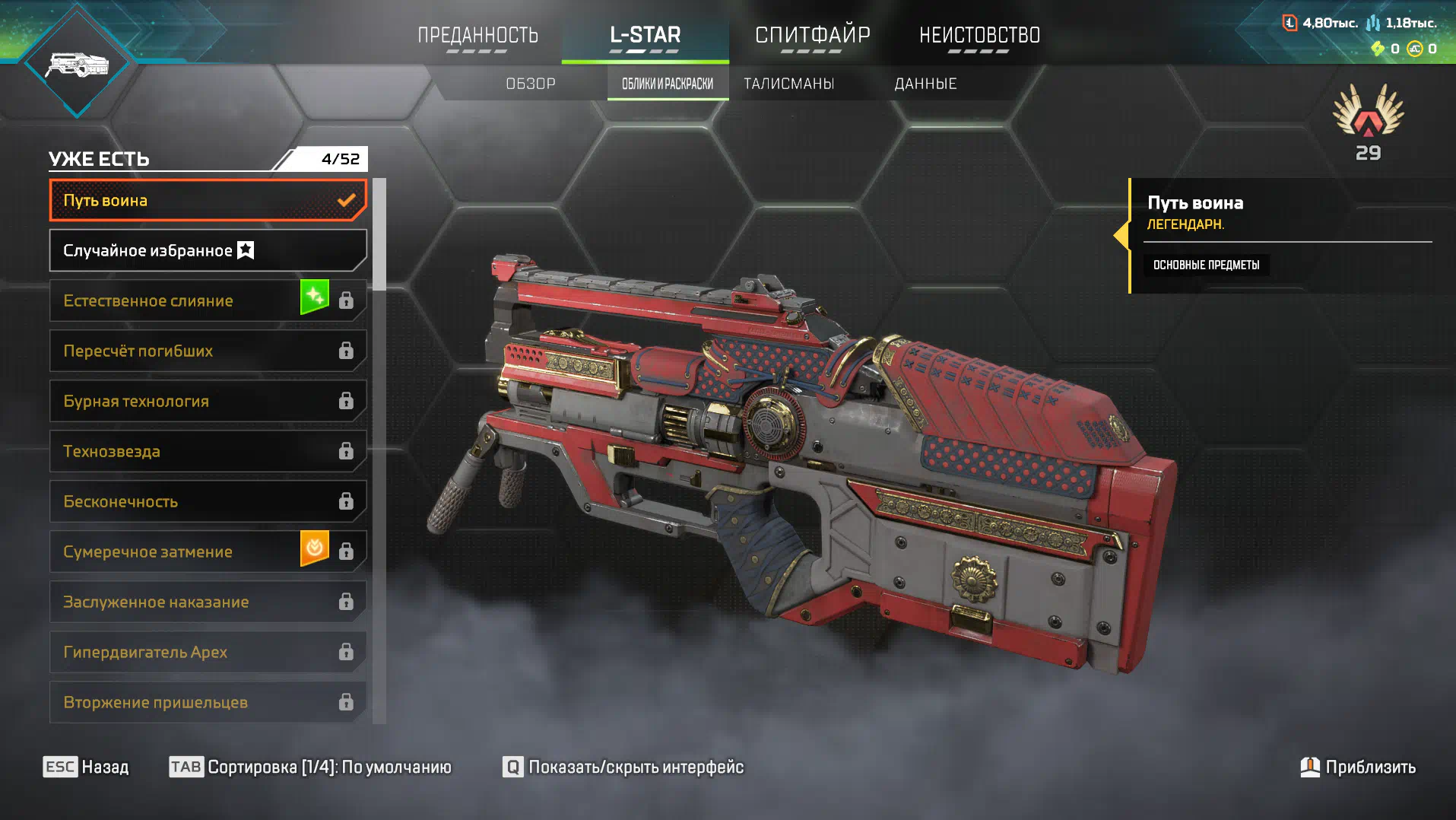Image resolution: width=1456 pixels, height=820 pixels.
Task: Show the ДАННЫЕ sub-tab
Action: tap(925, 84)
